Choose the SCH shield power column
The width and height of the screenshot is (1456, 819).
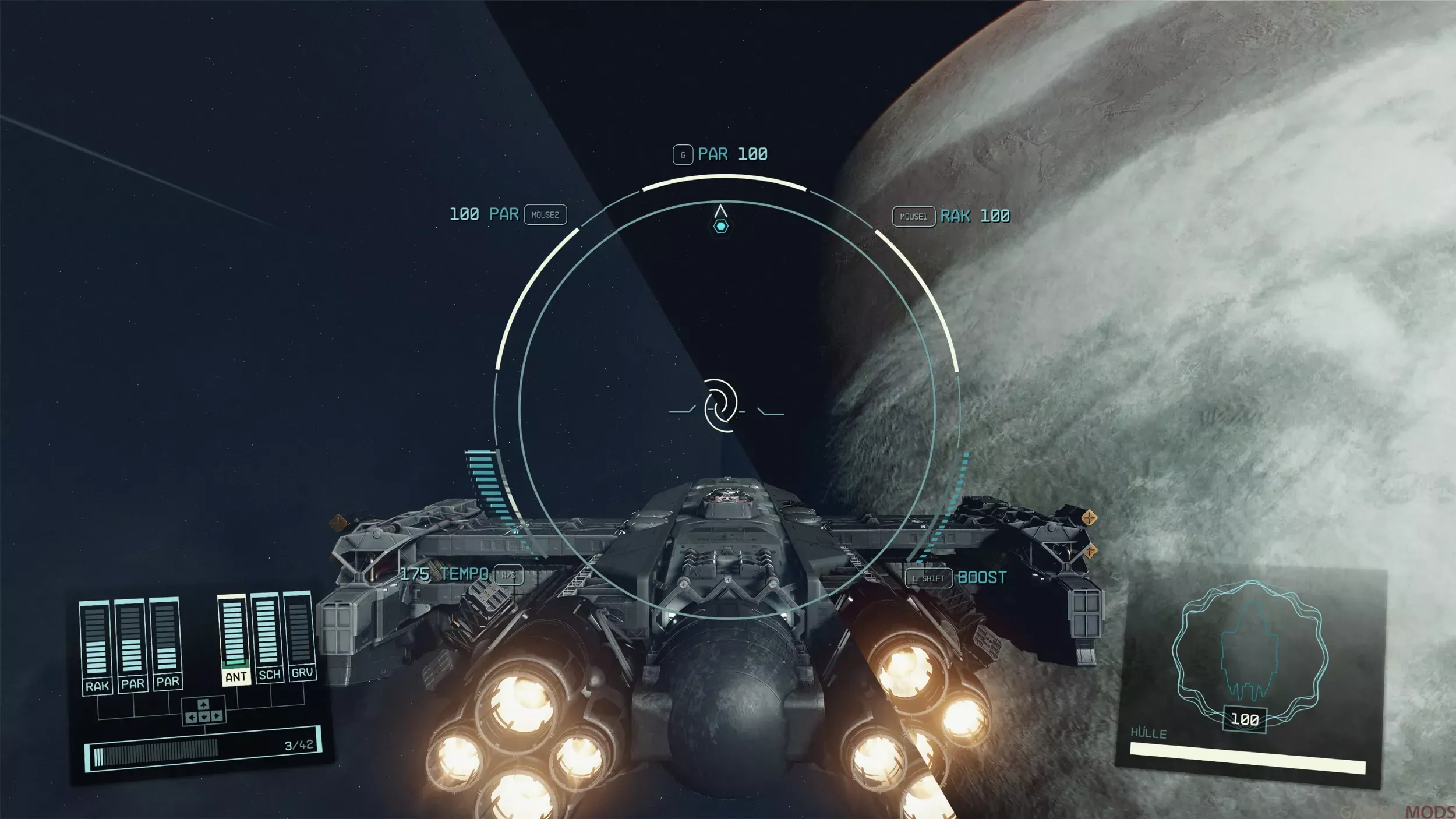pyautogui.click(x=267, y=636)
